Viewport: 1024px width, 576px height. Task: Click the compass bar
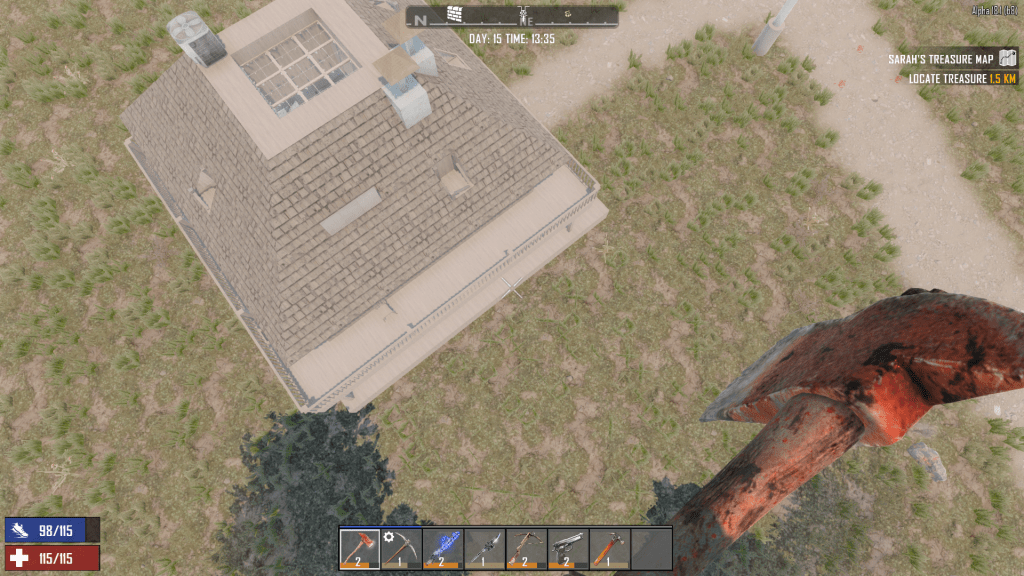tap(511, 16)
